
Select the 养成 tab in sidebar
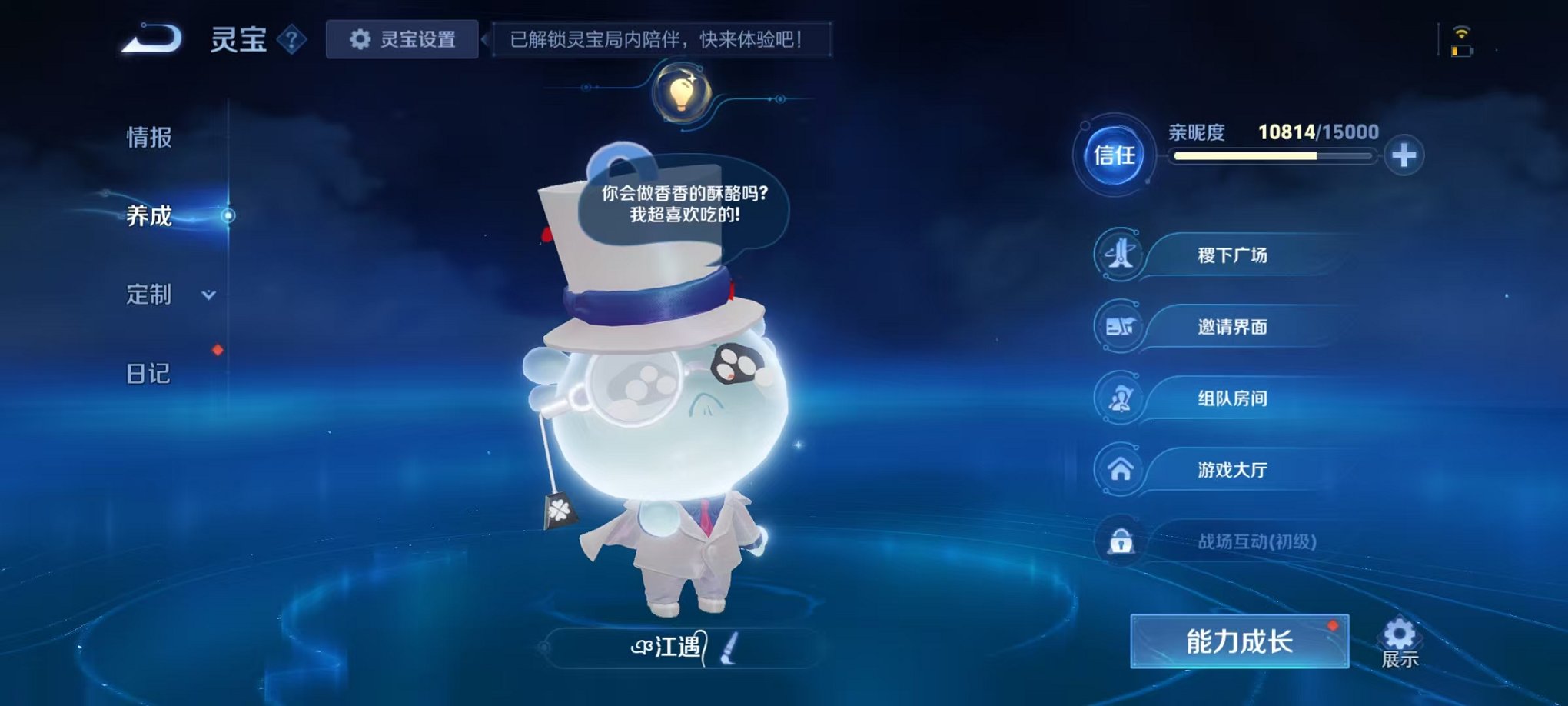148,218
